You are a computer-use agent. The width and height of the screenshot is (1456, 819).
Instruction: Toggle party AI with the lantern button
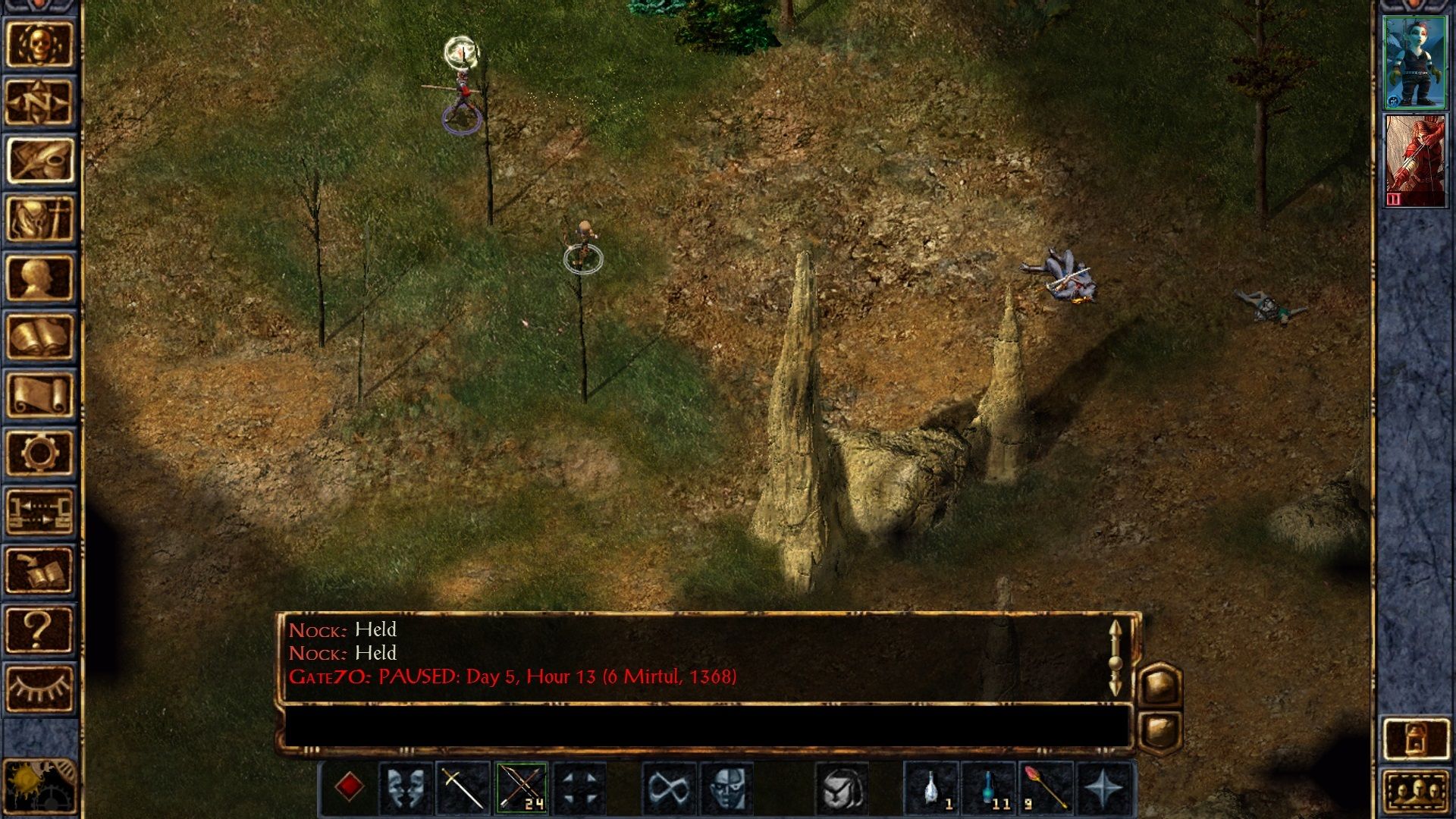tap(1415, 738)
